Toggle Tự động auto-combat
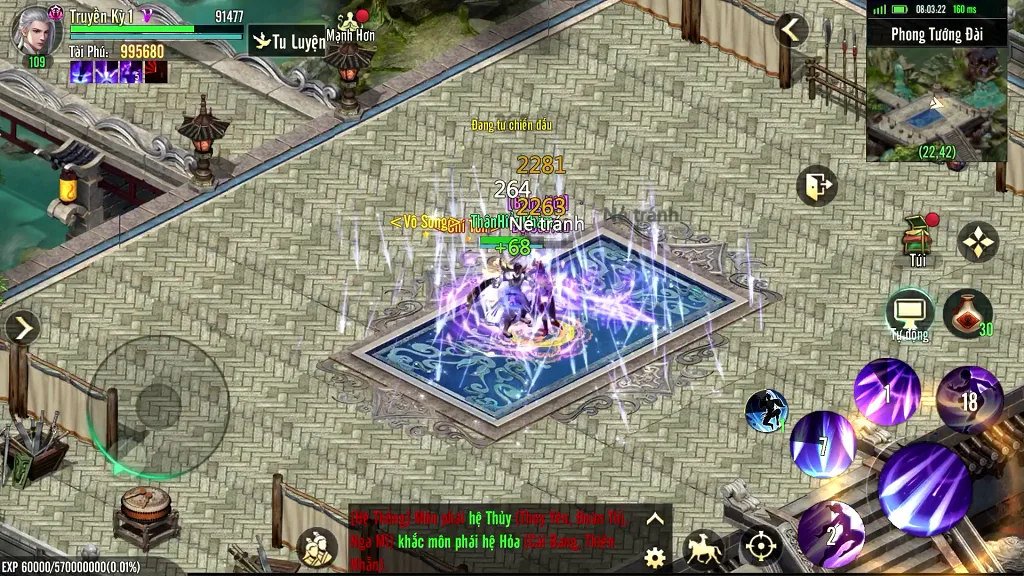1024x576 pixels. click(x=909, y=313)
